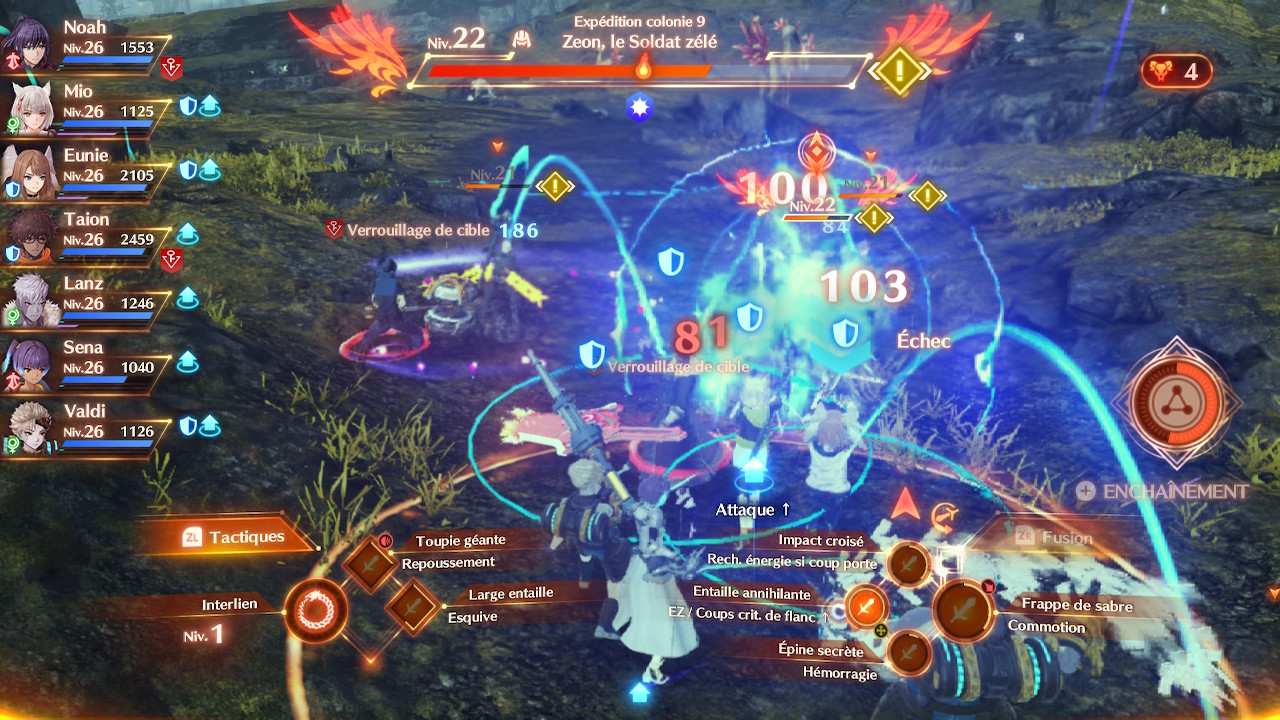This screenshot has height=720, width=1280.
Task: Toggle Noah's shield buff icon
Action: pos(170,68)
